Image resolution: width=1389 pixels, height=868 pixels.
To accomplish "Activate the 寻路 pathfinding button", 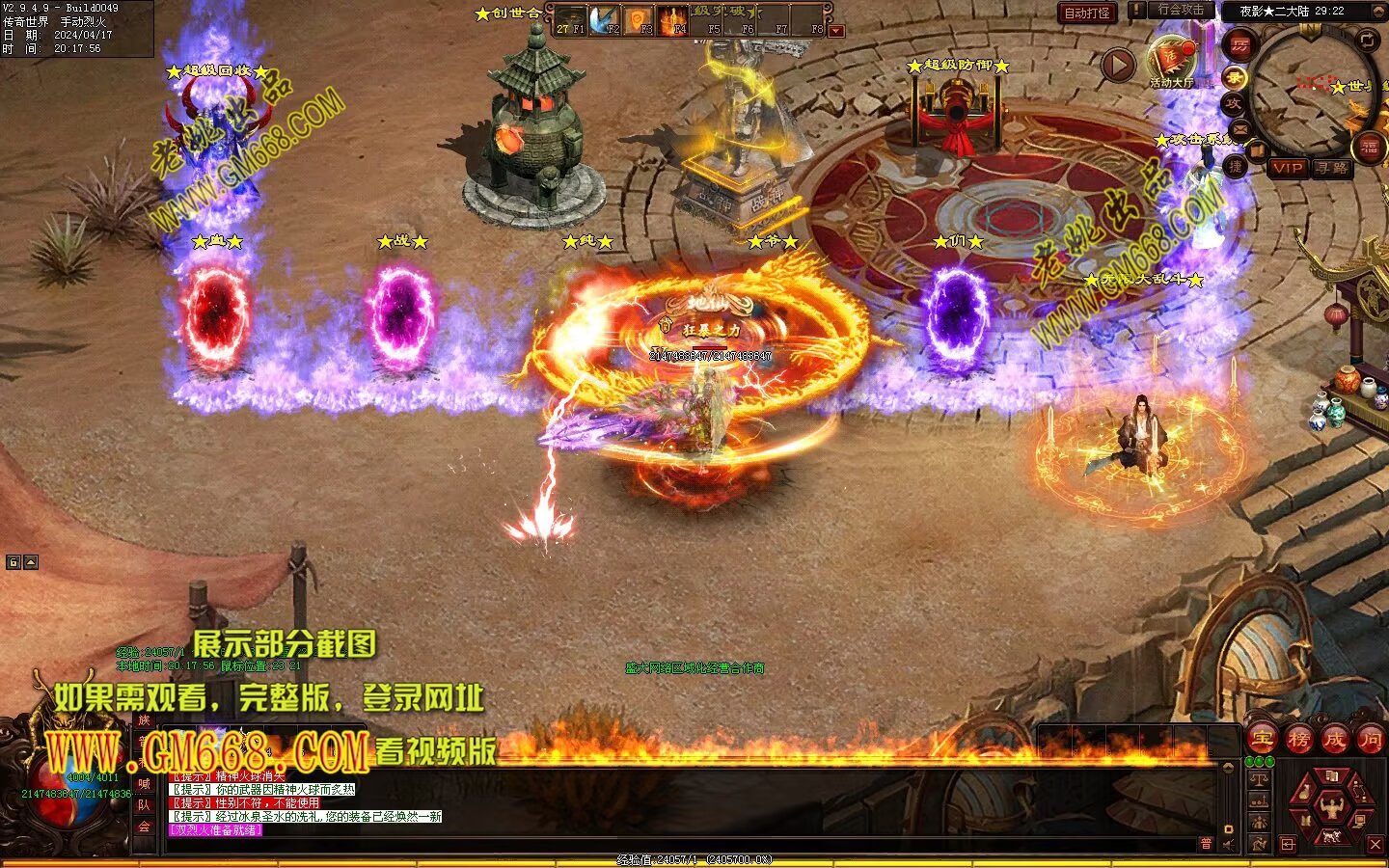I will pyautogui.click(x=1332, y=168).
